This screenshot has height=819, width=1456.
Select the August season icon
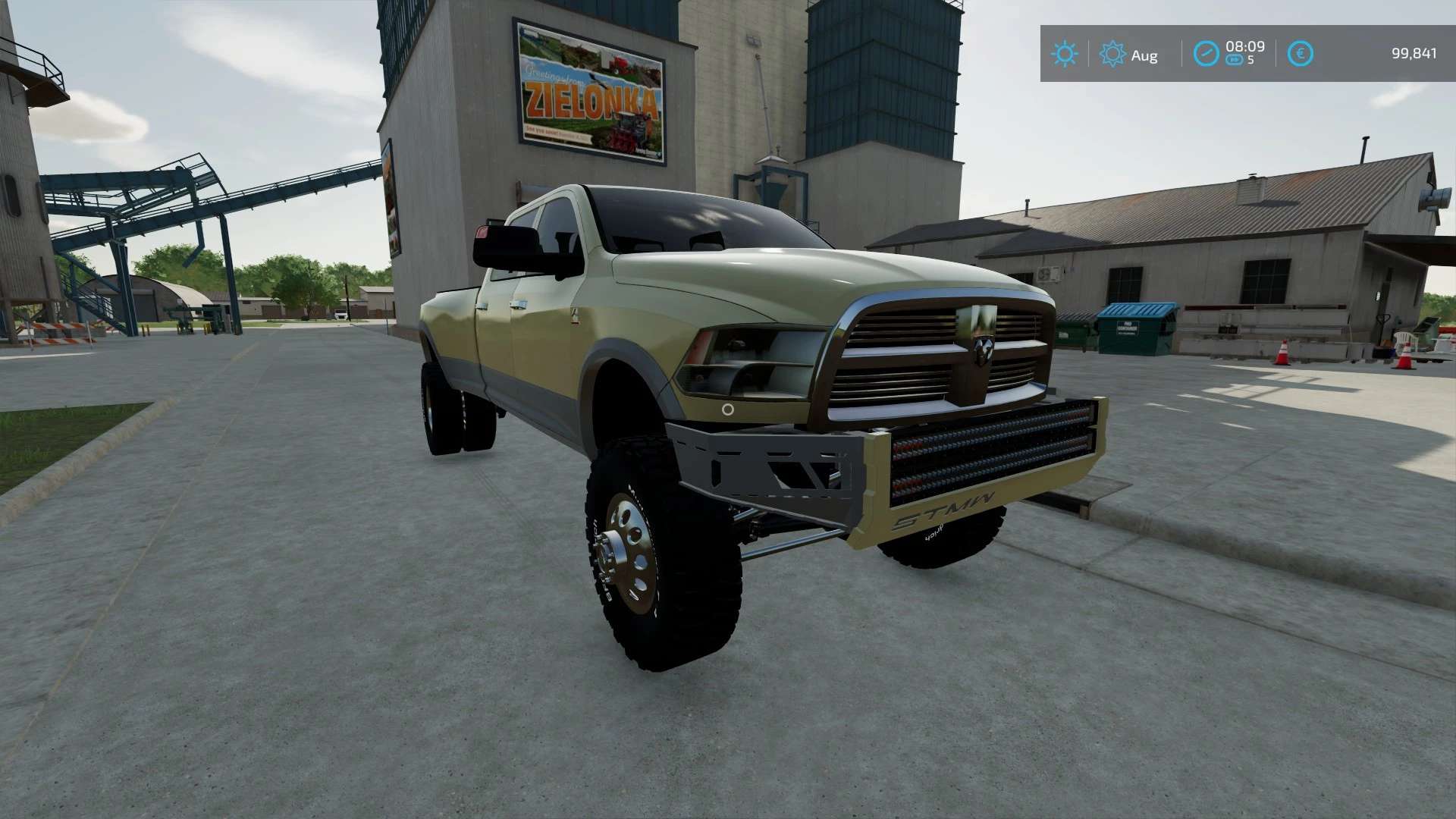[1112, 54]
